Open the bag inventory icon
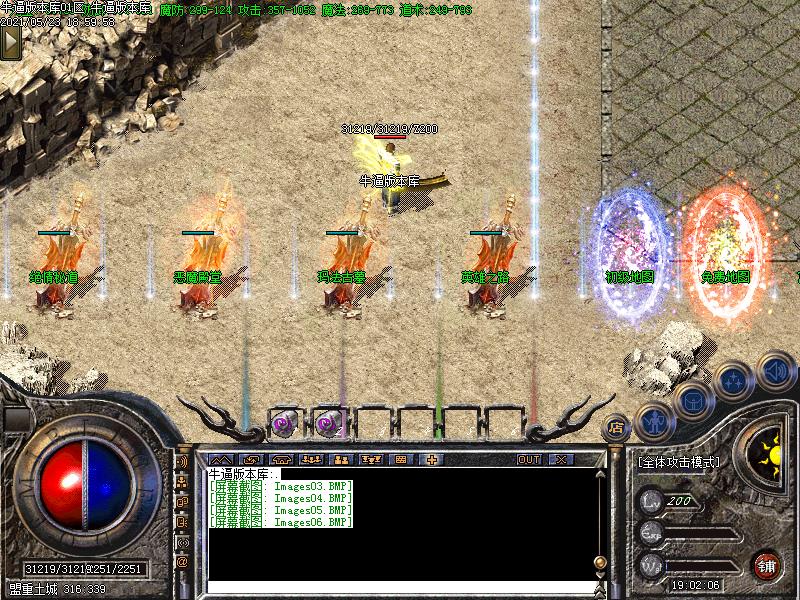Screen dimensions: 800x600 coord(692,399)
